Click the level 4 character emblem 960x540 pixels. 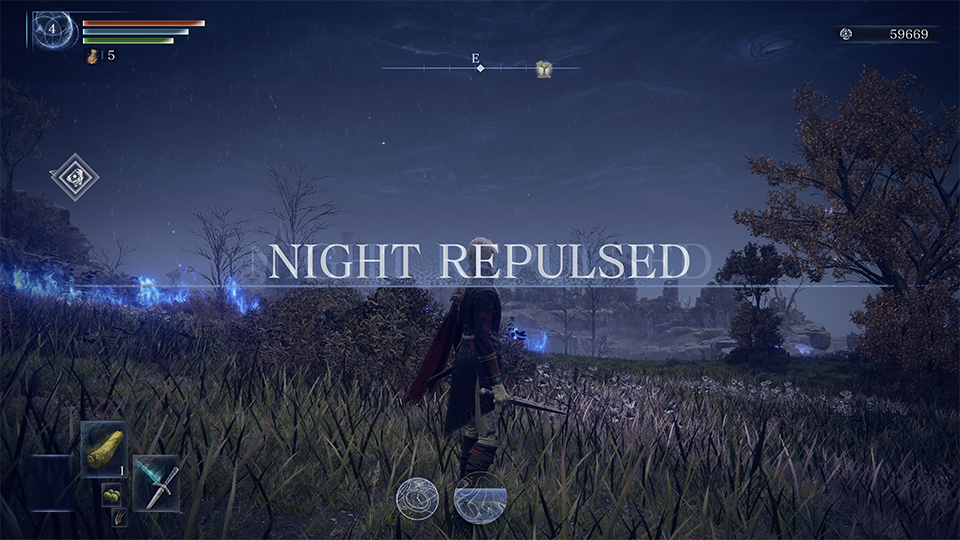(53, 30)
